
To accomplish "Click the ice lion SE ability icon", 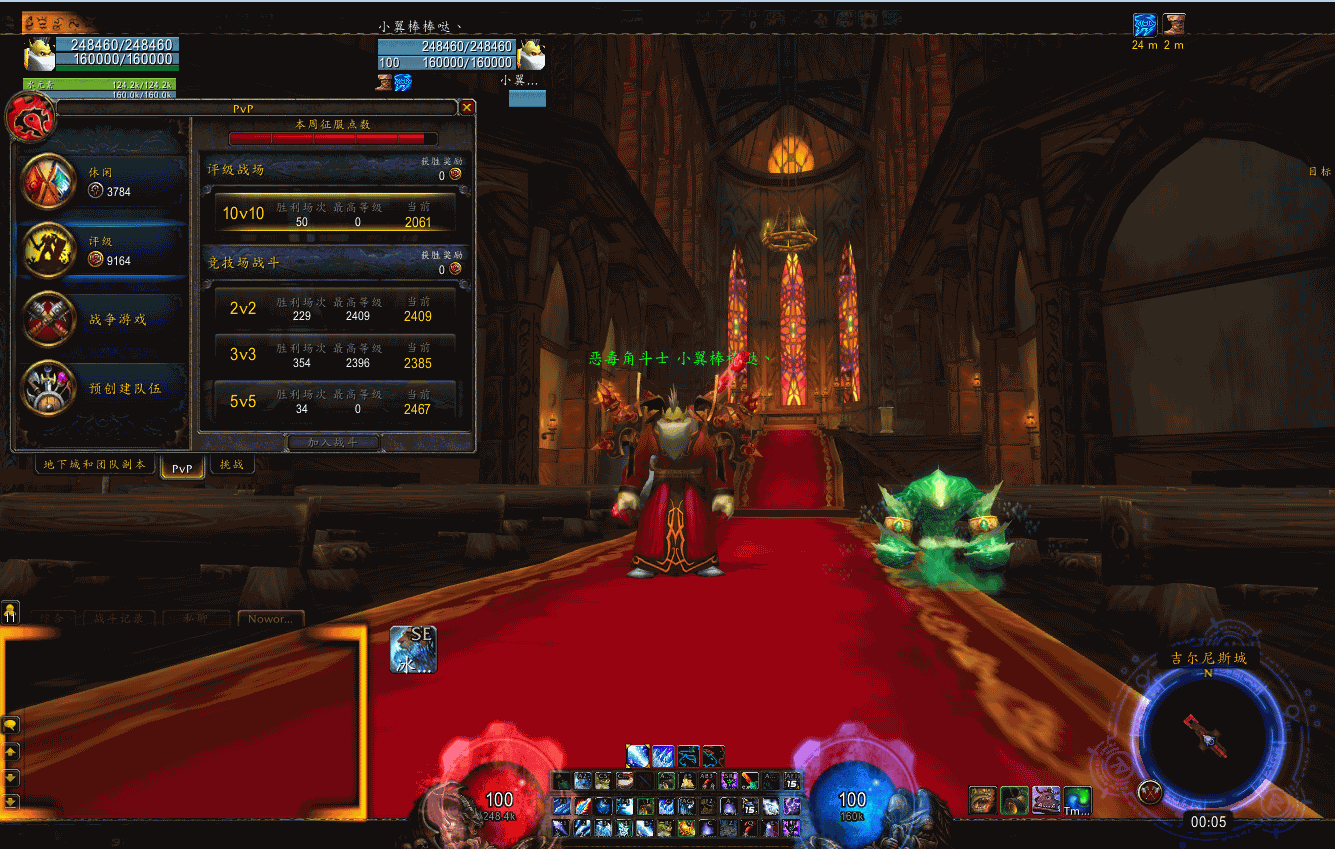I will click(x=413, y=649).
